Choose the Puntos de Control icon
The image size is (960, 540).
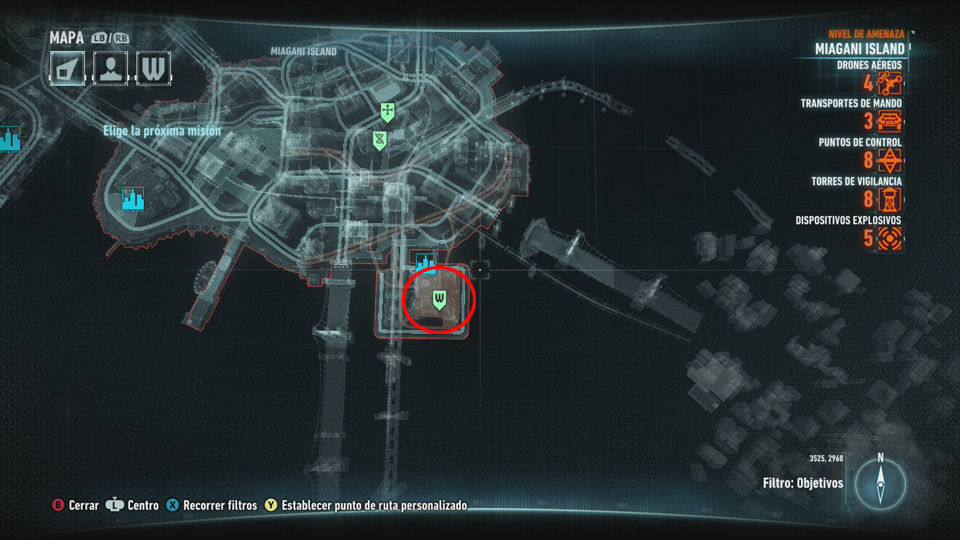[889, 160]
